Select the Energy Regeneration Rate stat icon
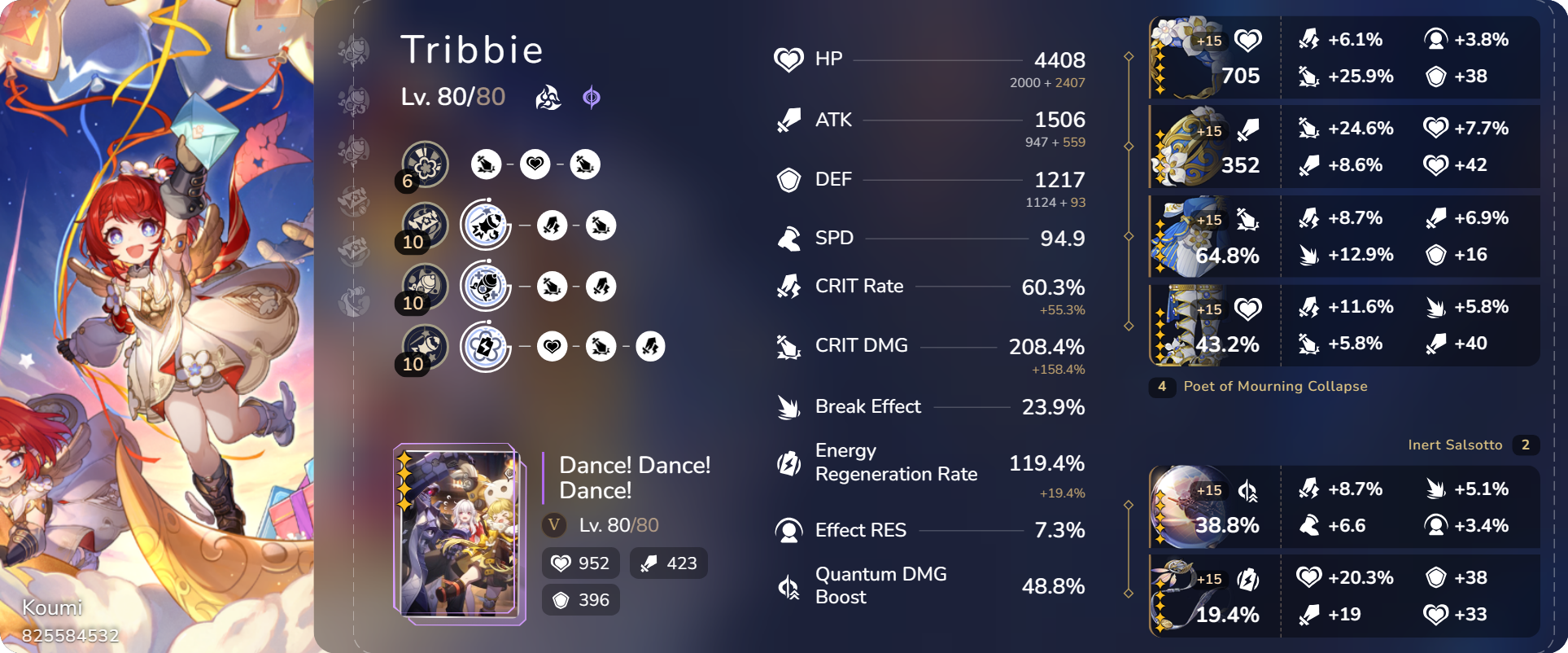1568x653 pixels. (788, 462)
